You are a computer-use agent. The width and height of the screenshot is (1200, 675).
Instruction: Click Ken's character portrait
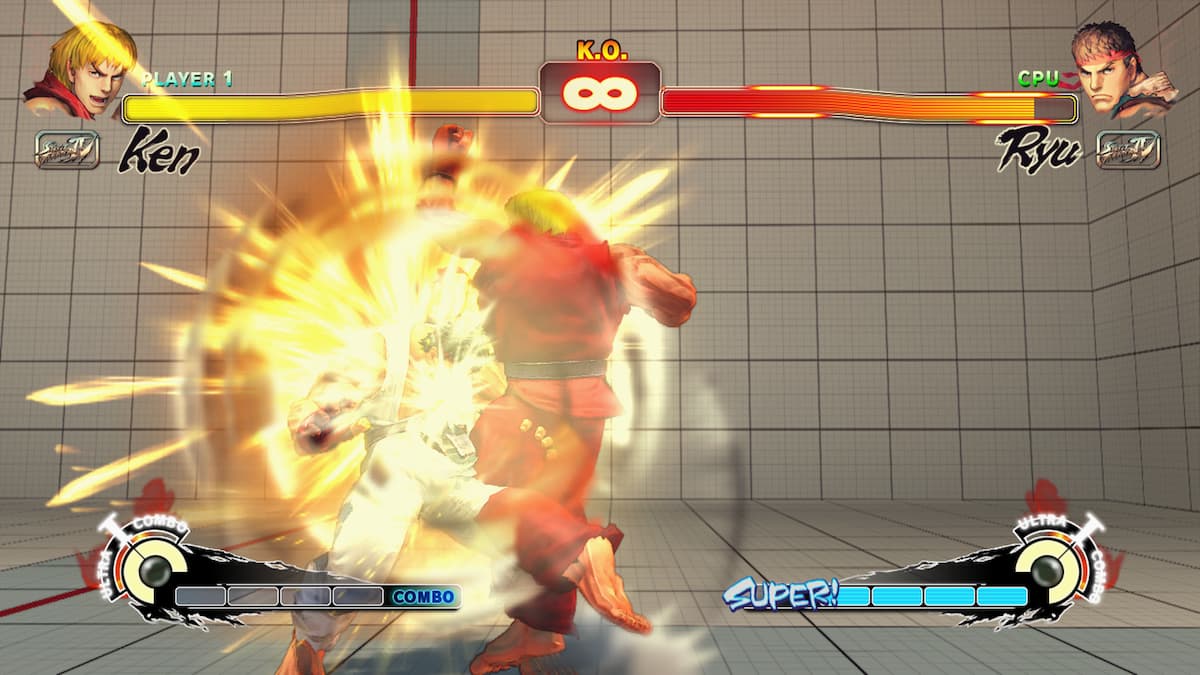82,68
